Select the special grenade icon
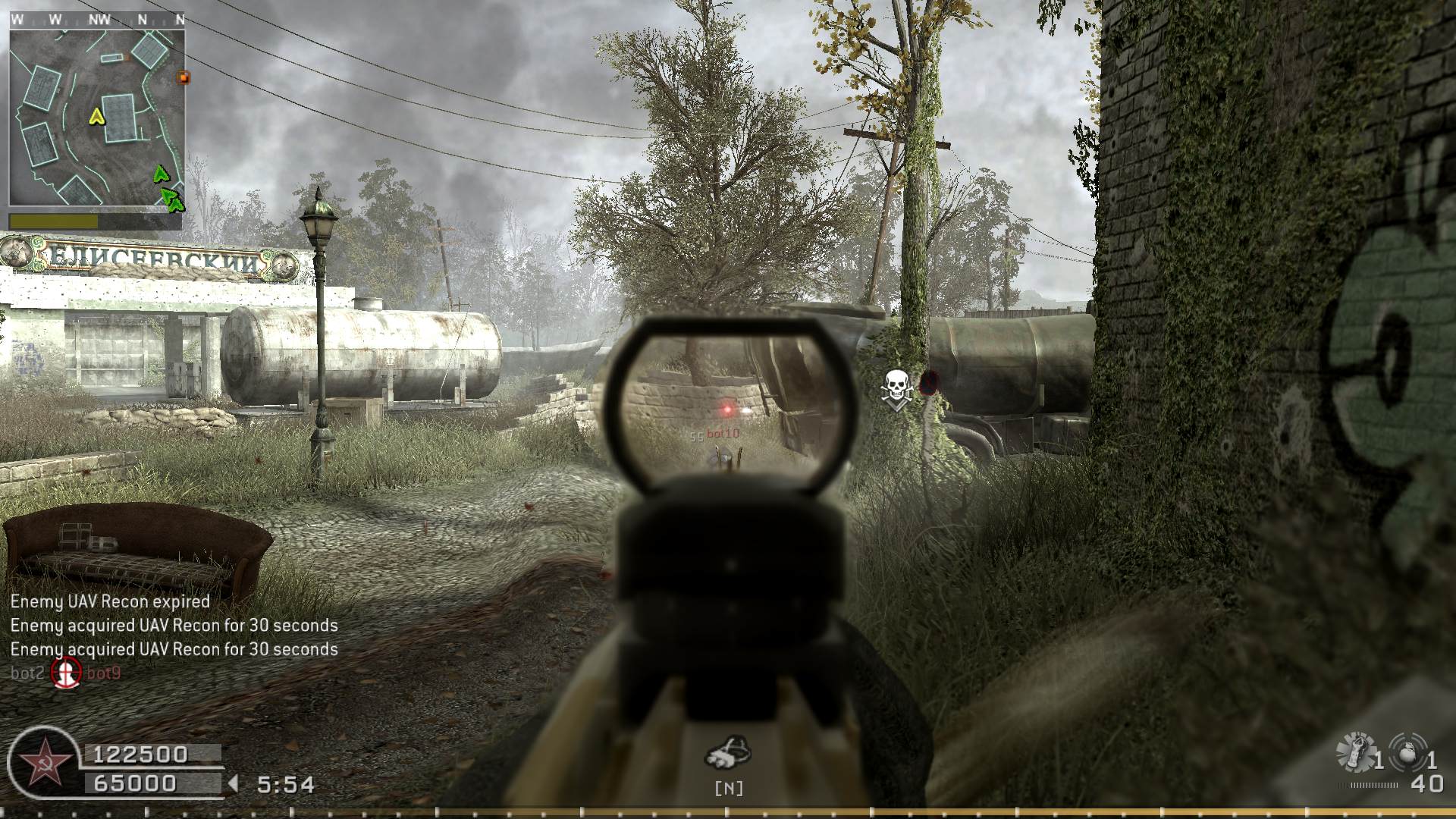Image resolution: width=1456 pixels, height=819 pixels. point(1355,752)
